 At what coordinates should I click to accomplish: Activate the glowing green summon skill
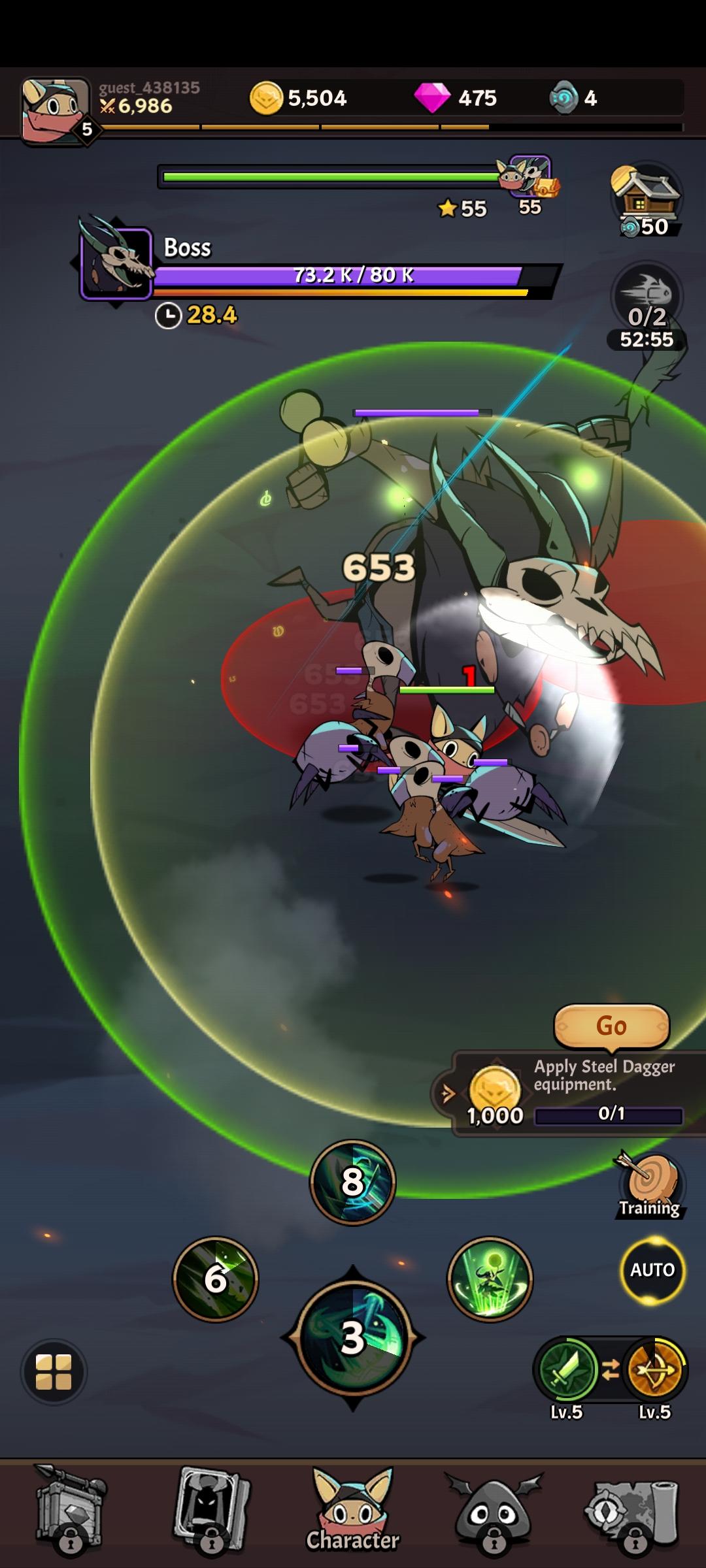pos(490,1279)
